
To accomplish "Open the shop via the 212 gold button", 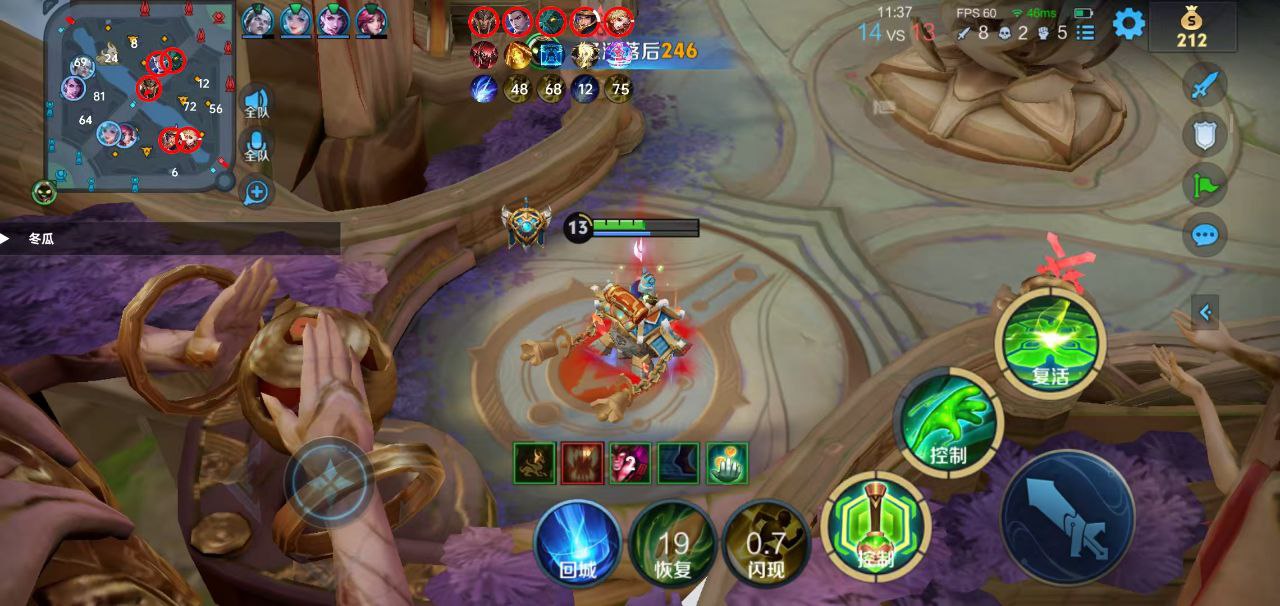I will [1191, 27].
